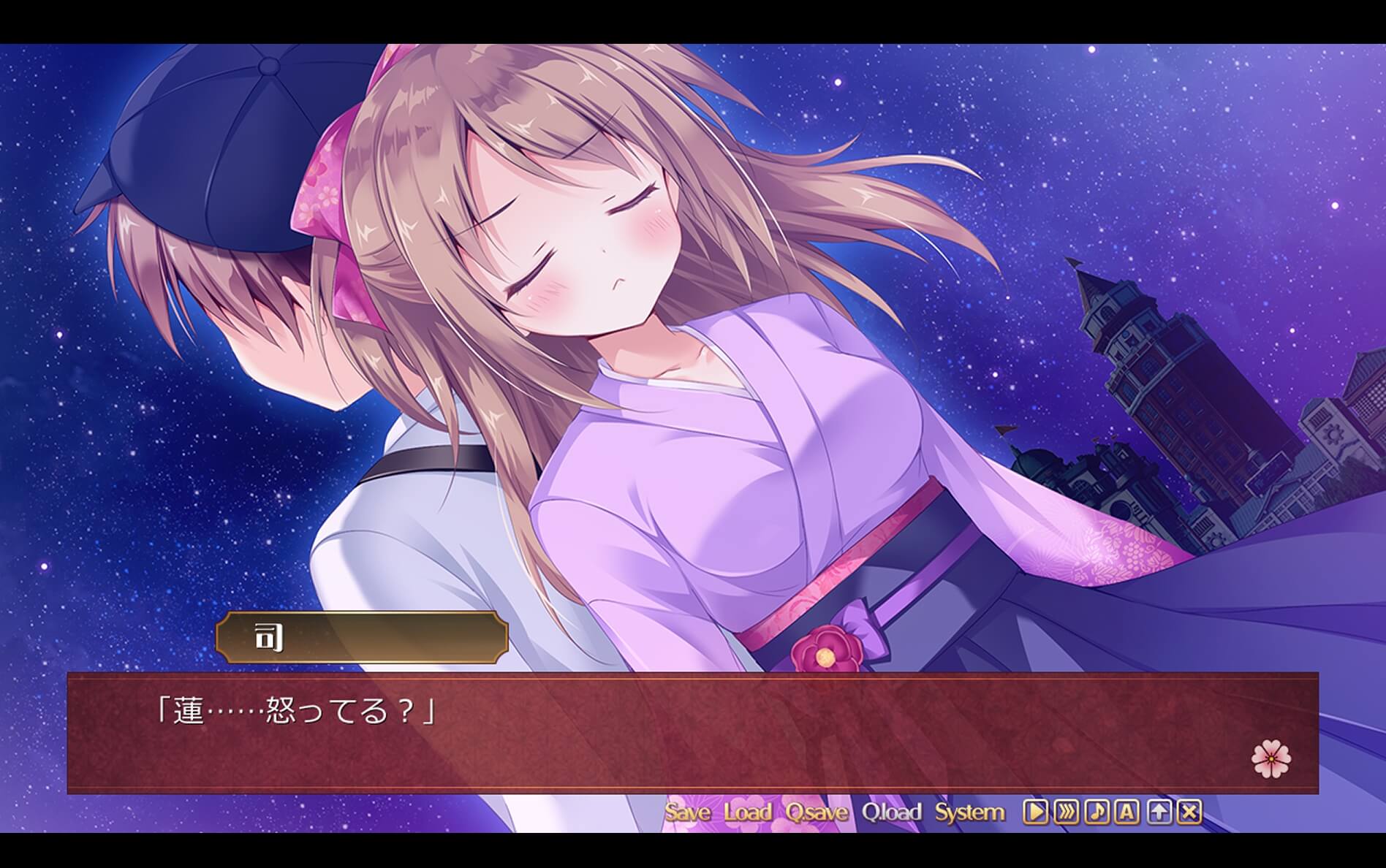Click the starry night sky background to advance
Screen dimensions: 1386x868
coord(1170,146)
